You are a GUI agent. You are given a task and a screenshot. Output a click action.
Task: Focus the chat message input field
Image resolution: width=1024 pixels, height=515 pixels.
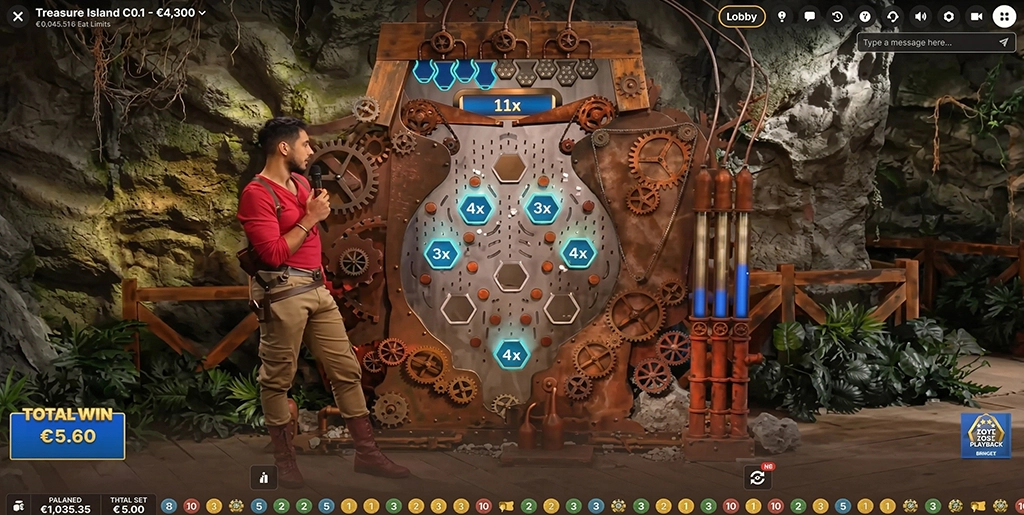point(925,43)
